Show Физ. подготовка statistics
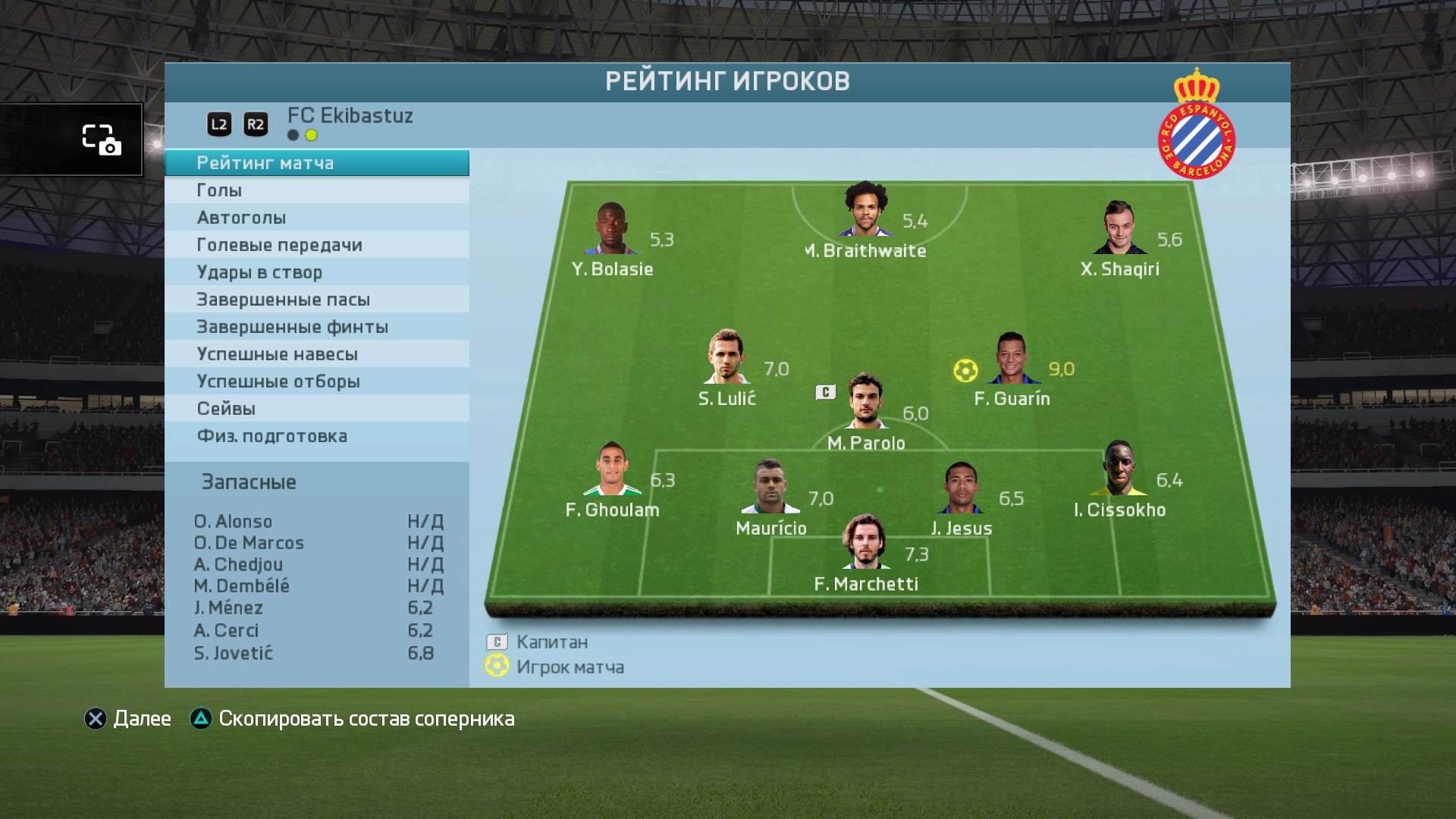 (x=316, y=436)
